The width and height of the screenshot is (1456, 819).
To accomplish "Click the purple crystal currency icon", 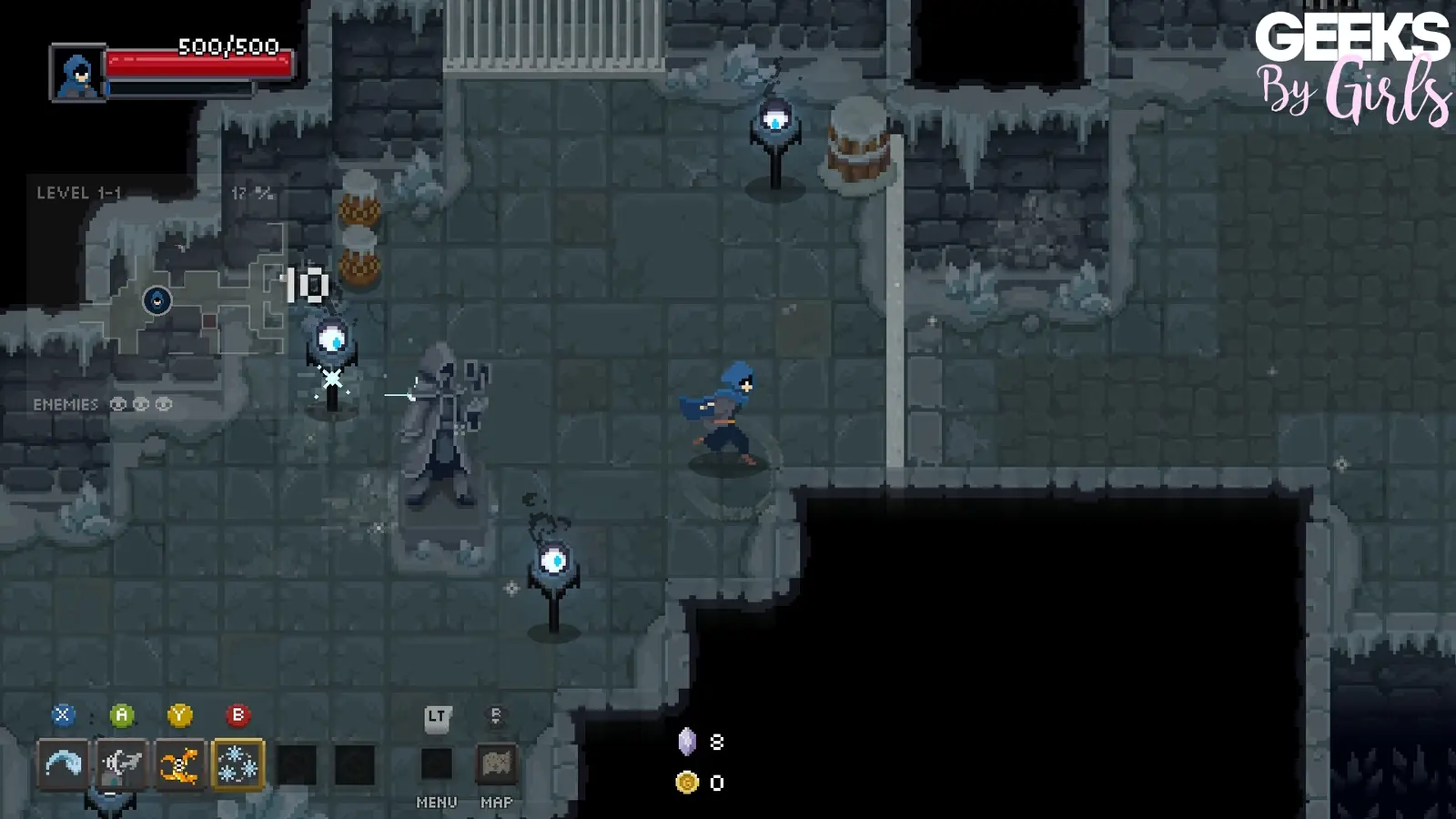I will 689,742.
